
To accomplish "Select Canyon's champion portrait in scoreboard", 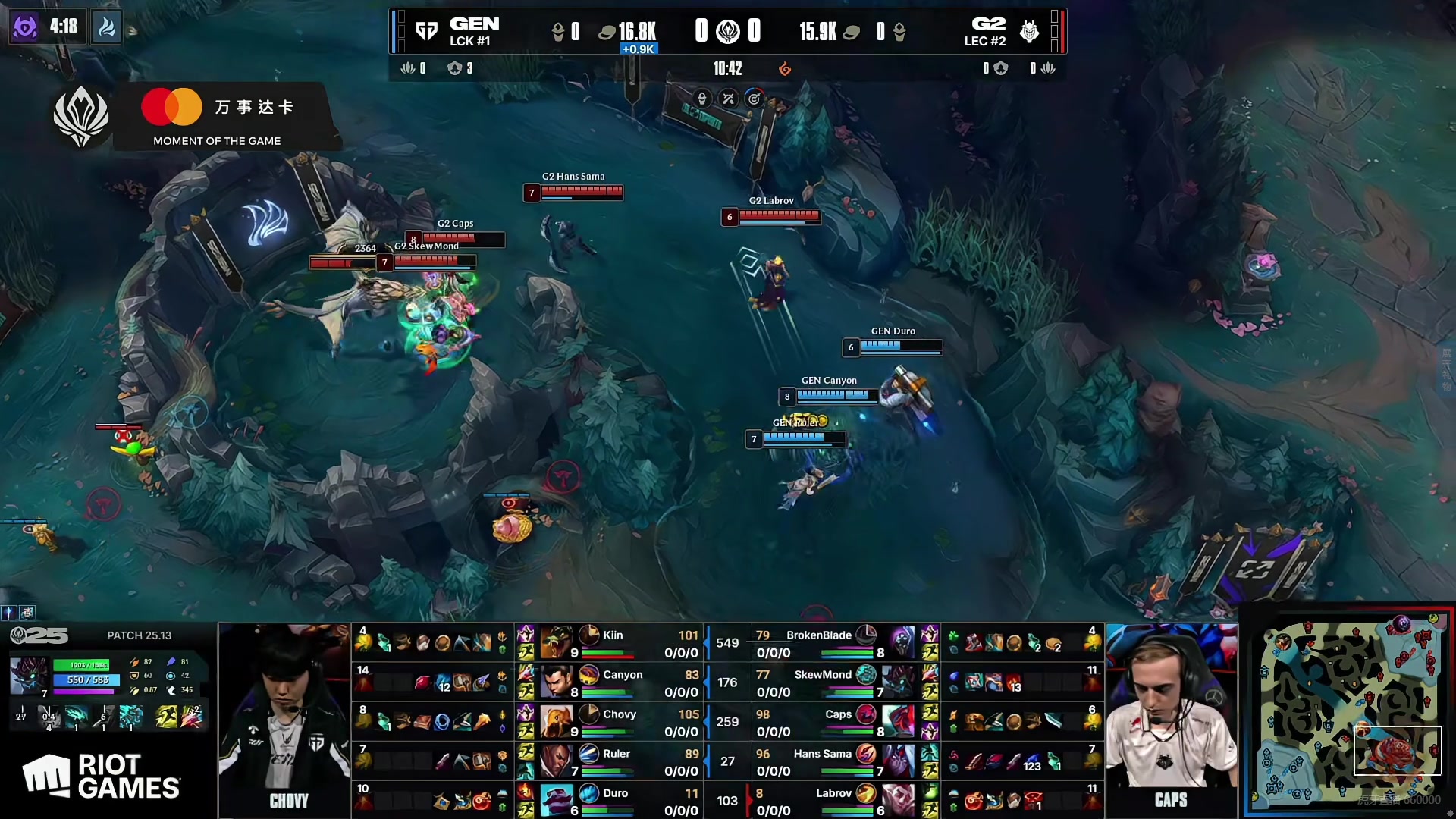I will click(557, 682).
